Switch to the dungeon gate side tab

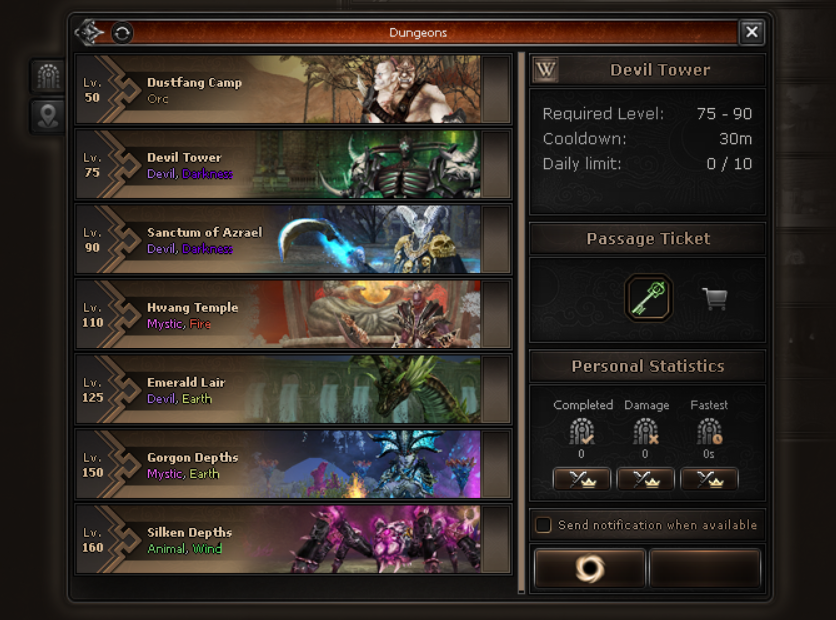click(x=48, y=76)
